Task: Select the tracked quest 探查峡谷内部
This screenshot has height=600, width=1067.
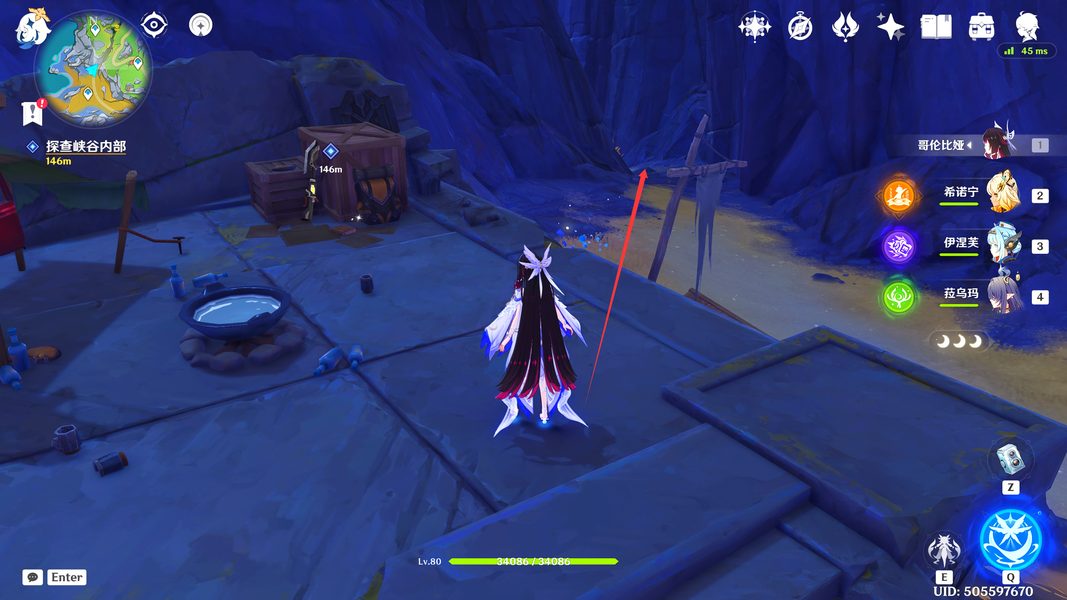Action: (x=86, y=147)
